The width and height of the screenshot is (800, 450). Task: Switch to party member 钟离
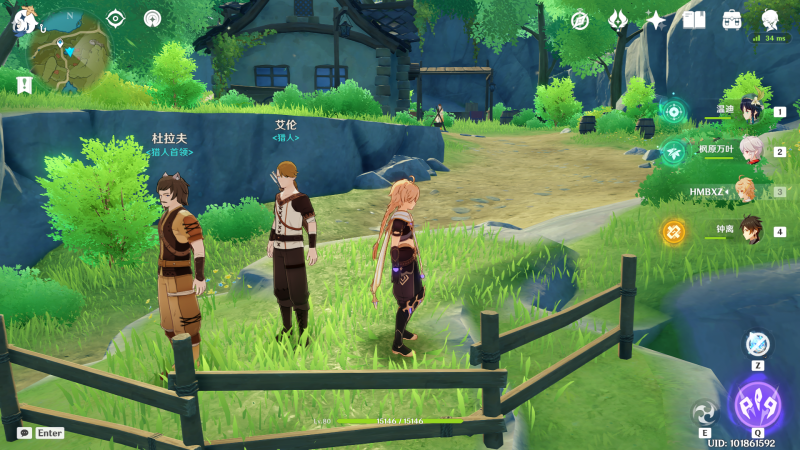(x=750, y=231)
